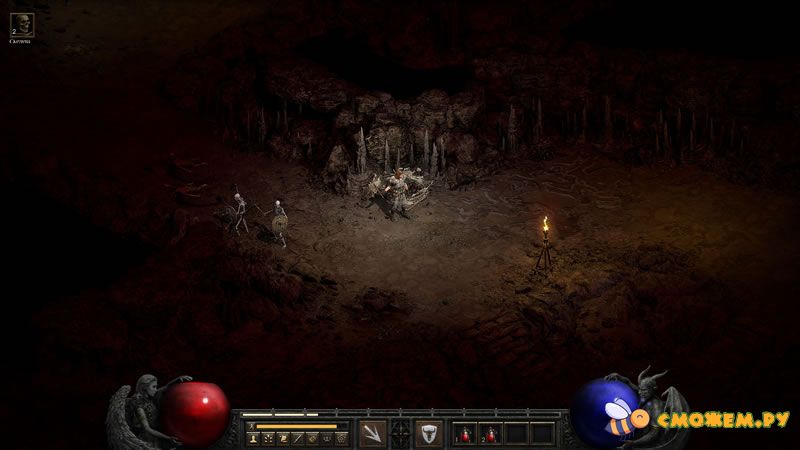Open the right-click horned shield skill
The width and height of the screenshot is (800, 450).
click(x=429, y=433)
